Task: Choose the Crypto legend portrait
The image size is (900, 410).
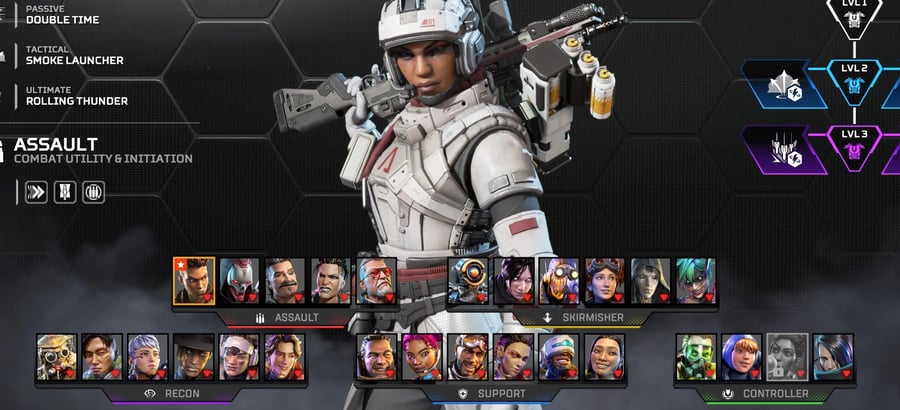Action: coord(102,357)
